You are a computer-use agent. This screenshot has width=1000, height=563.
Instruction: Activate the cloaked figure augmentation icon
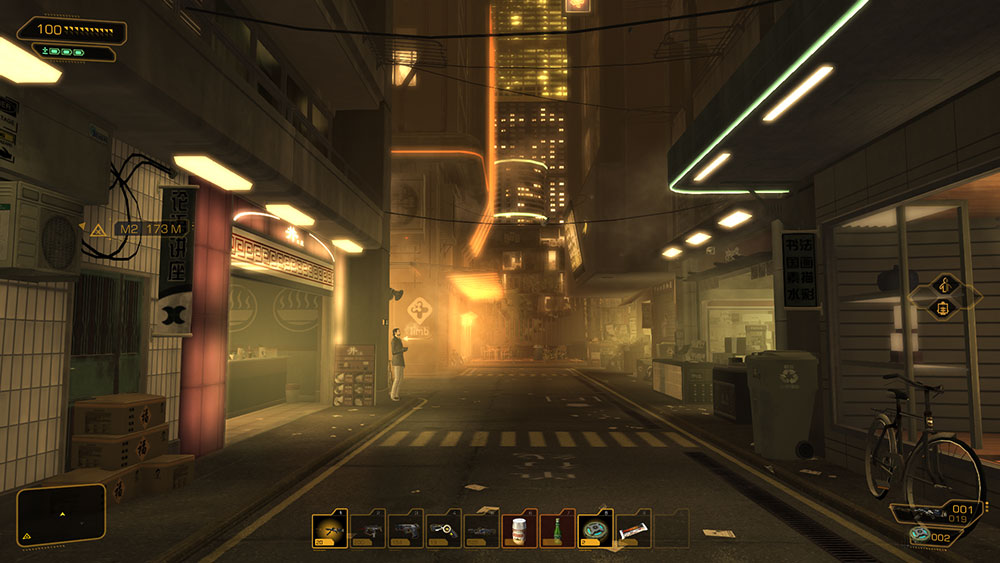pyautogui.click(x=944, y=284)
